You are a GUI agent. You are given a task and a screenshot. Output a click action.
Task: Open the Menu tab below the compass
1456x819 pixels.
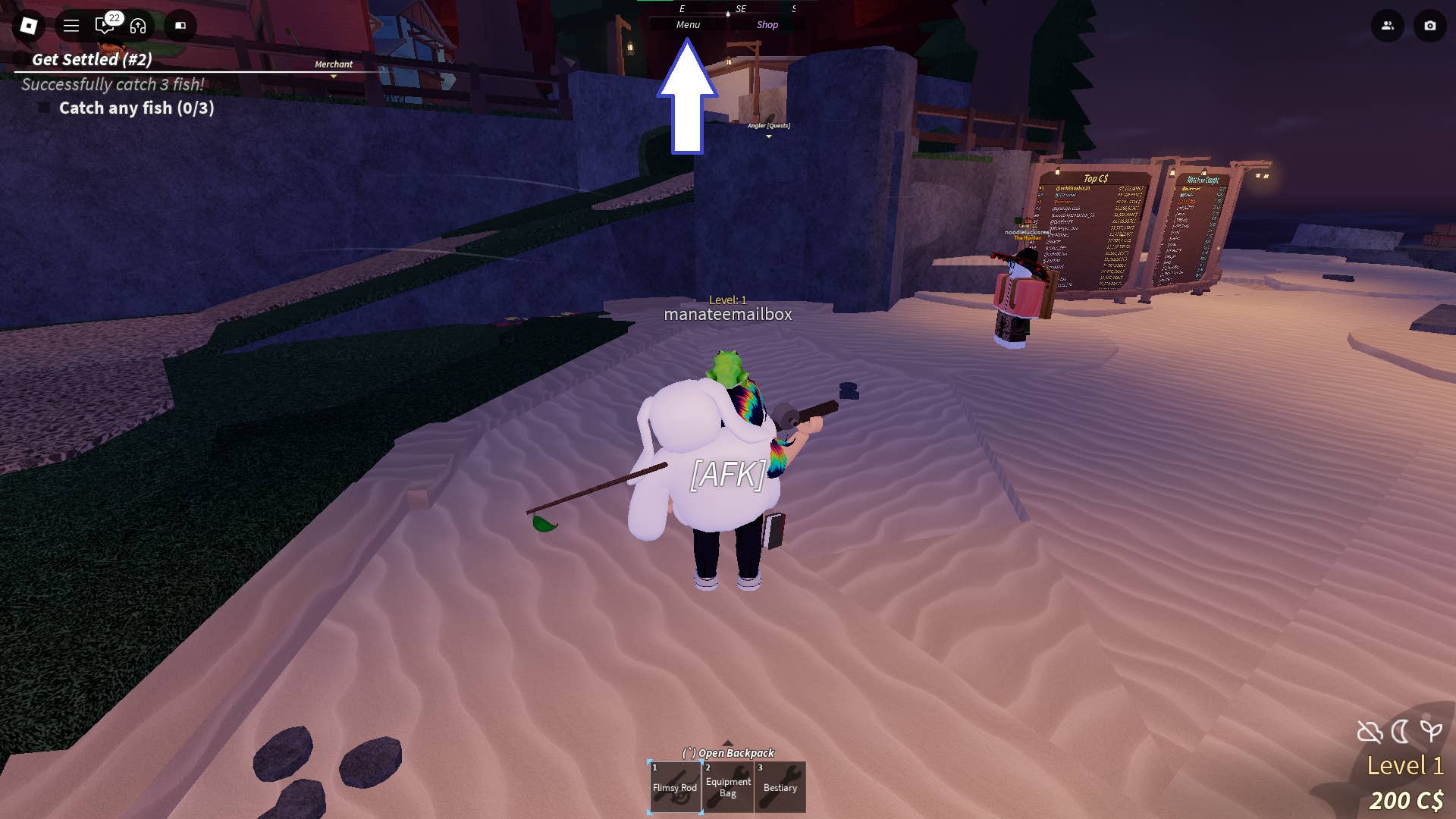coord(688,24)
